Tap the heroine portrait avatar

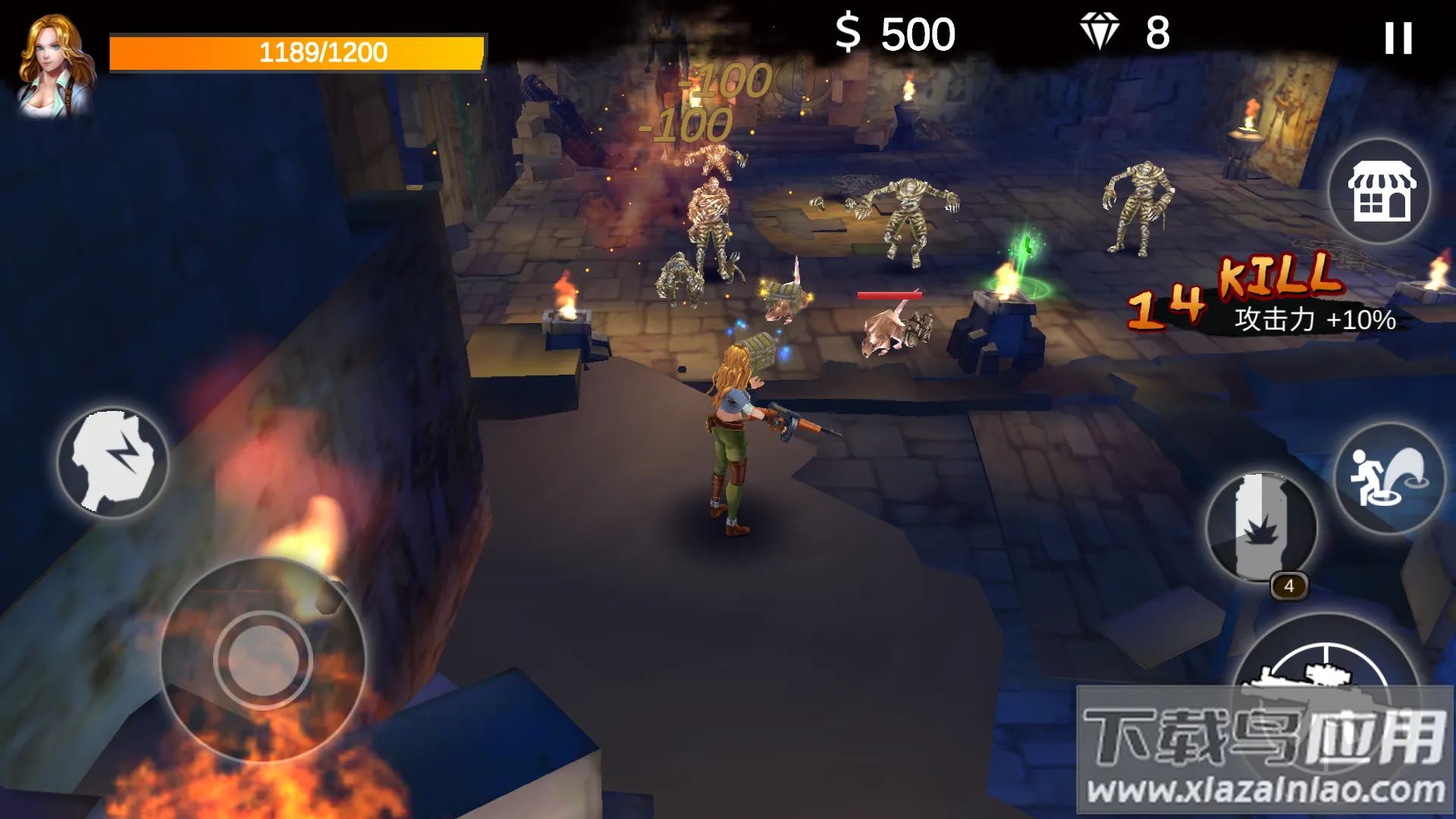point(55,66)
